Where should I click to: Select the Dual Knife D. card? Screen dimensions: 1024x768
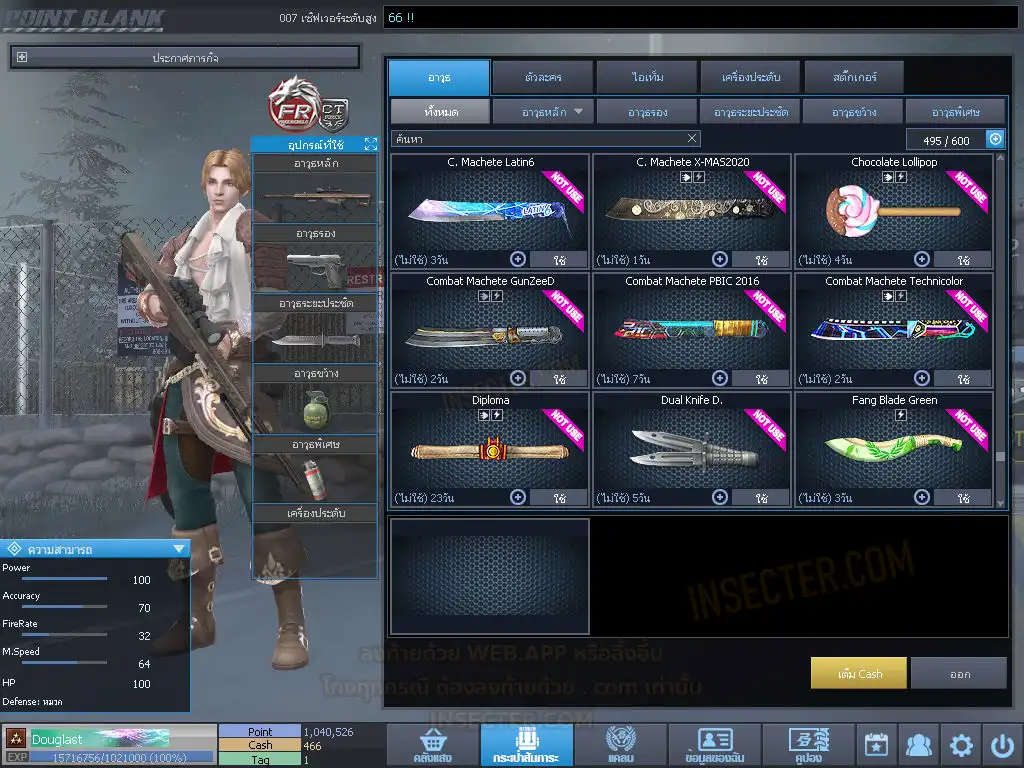tap(691, 448)
